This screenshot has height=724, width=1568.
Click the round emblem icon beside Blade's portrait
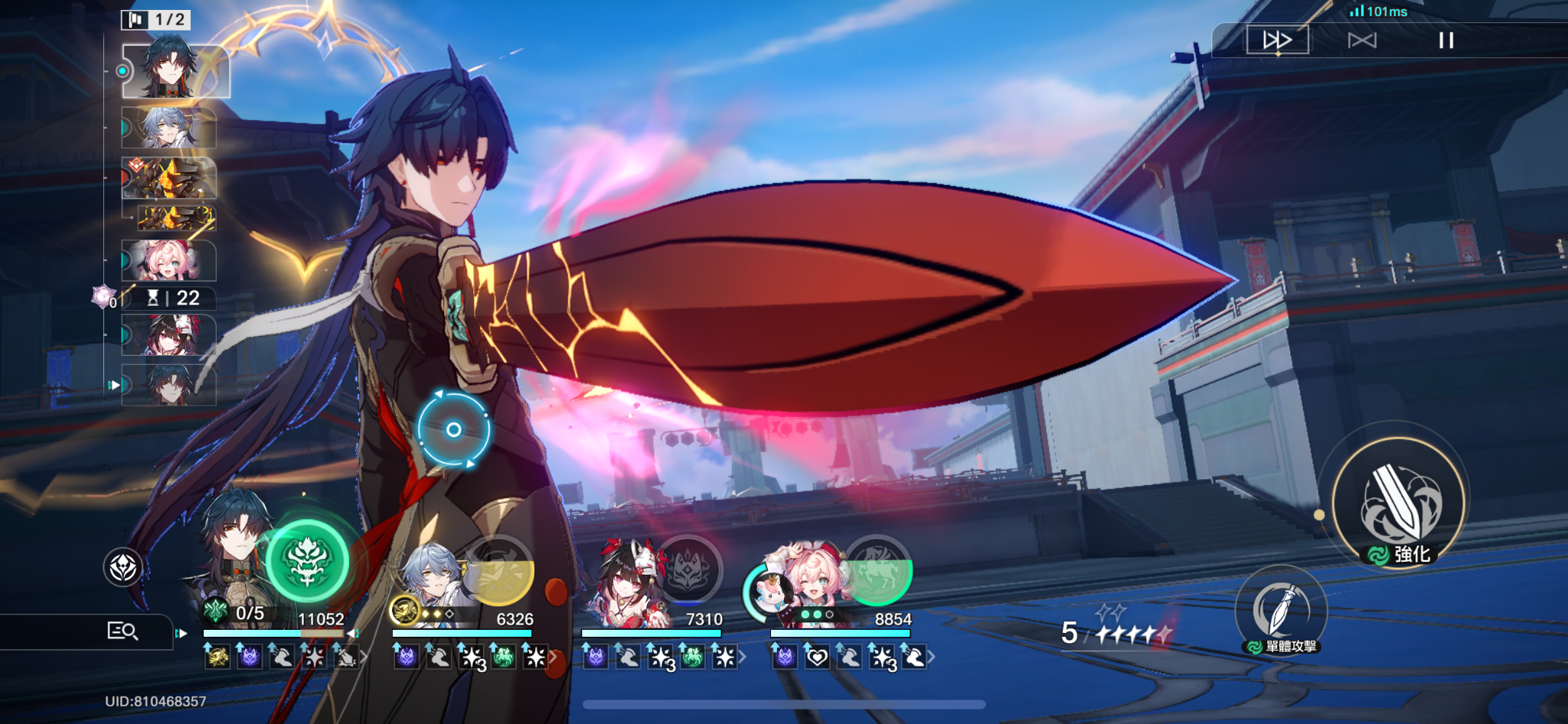coord(123,568)
